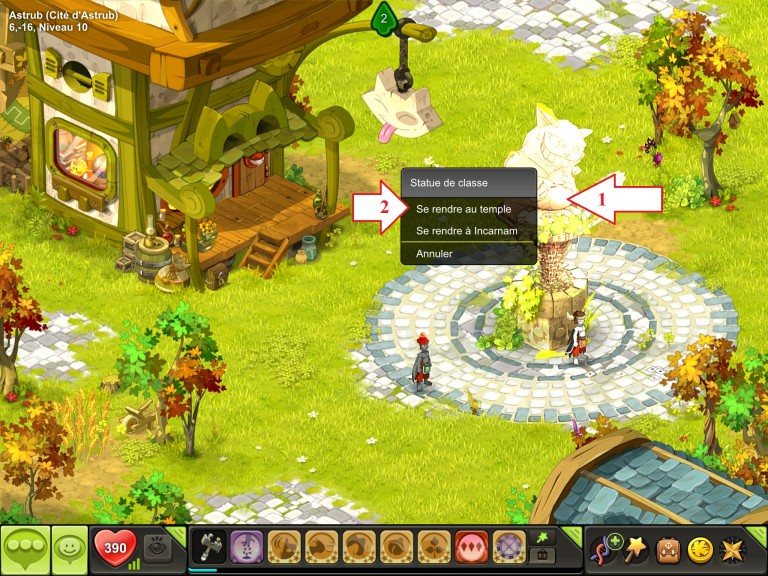Image resolution: width=768 pixels, height=576 pixels.
Task: Click 'Annuler' to close the menu
Action: (435, 254)
